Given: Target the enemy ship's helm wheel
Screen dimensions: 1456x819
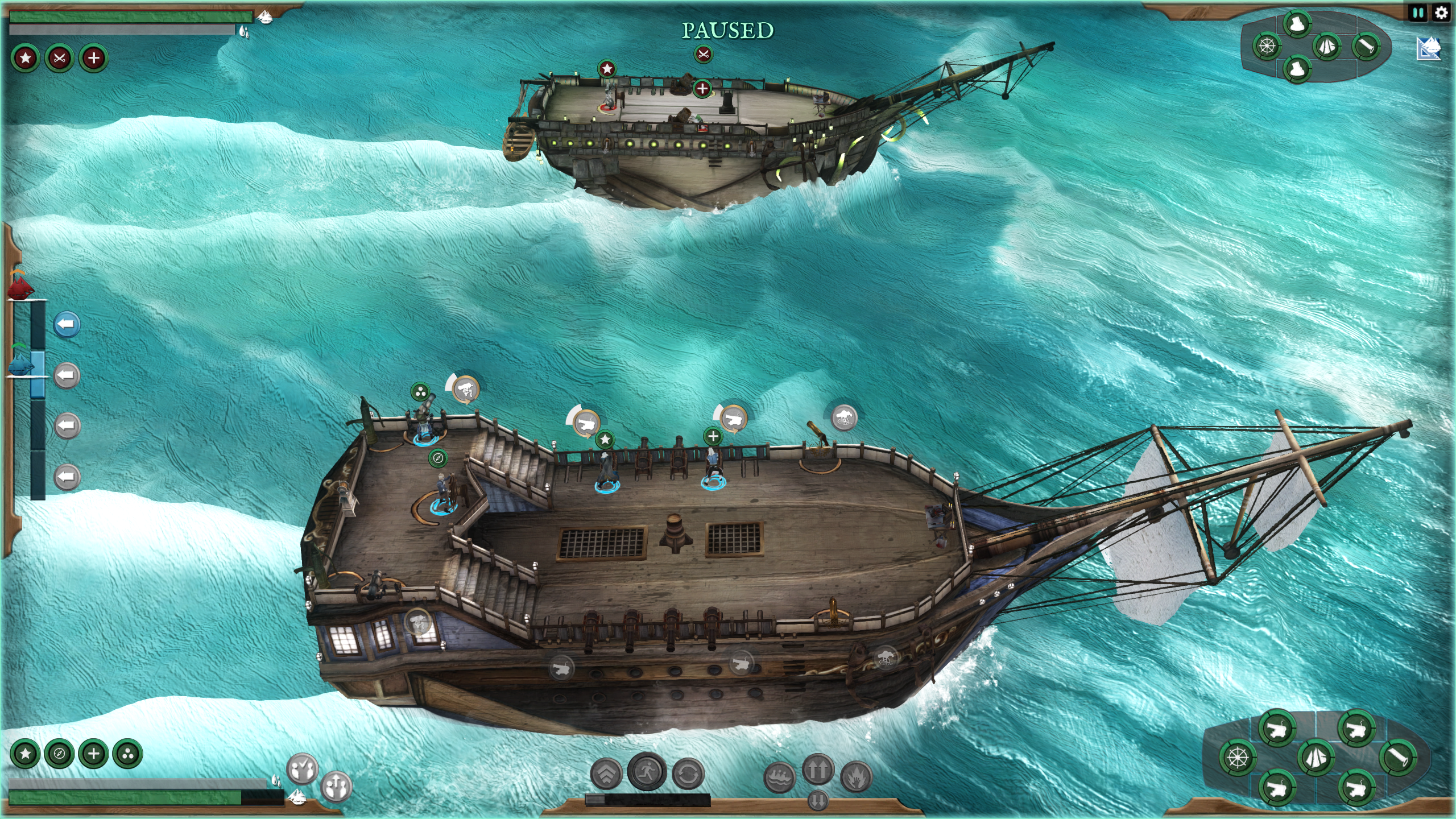Looking at the screenshot, I should (x=1267, y=46).
